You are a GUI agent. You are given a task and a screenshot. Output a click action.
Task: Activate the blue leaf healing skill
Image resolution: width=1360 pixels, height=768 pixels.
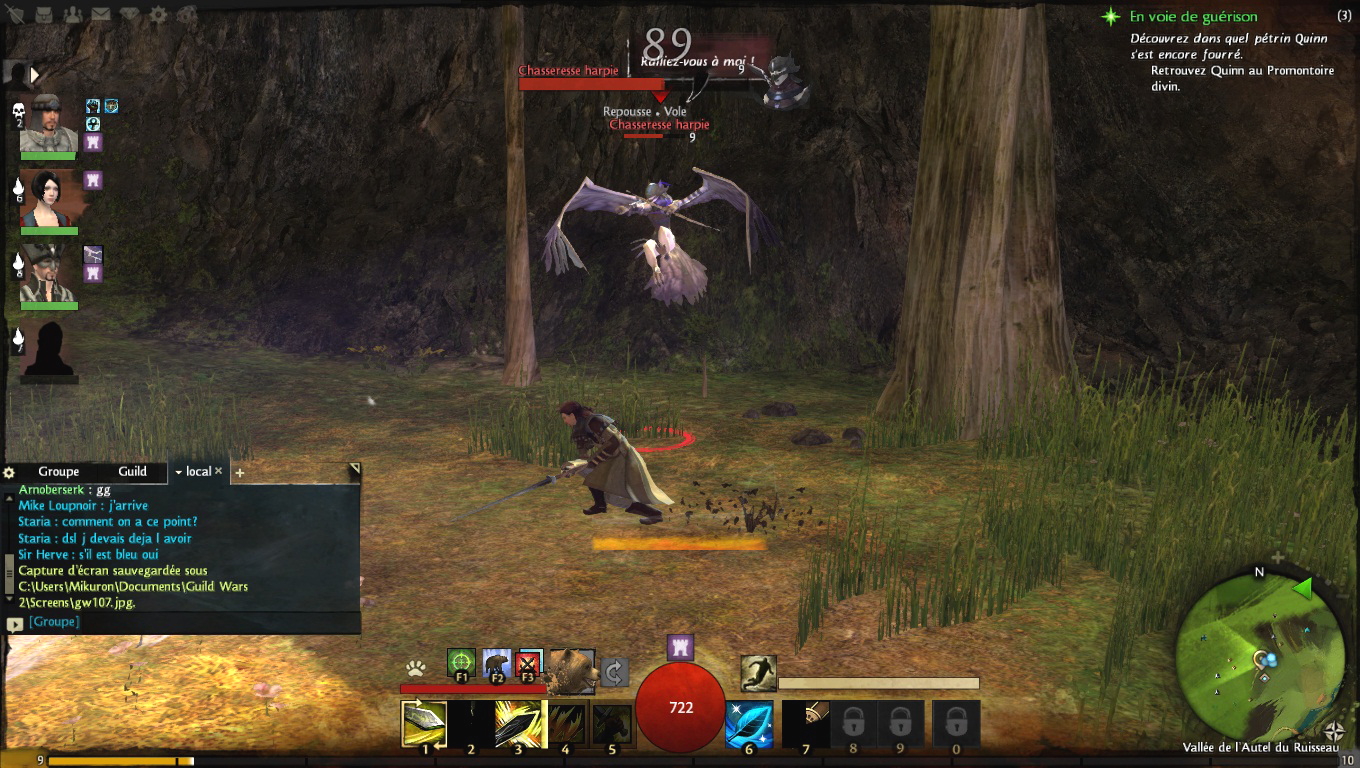tap(748, 724)
